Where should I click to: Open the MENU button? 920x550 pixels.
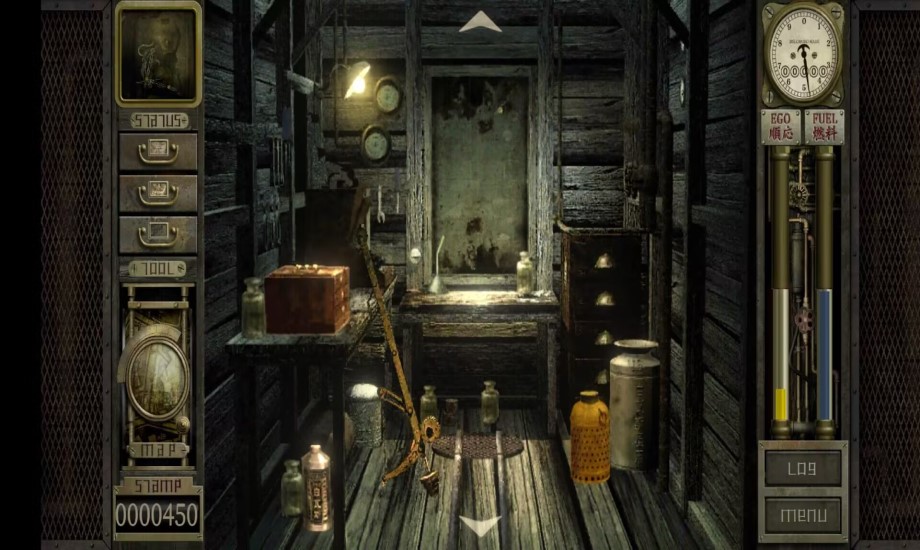pyautogui.click(x=803, y=515)
